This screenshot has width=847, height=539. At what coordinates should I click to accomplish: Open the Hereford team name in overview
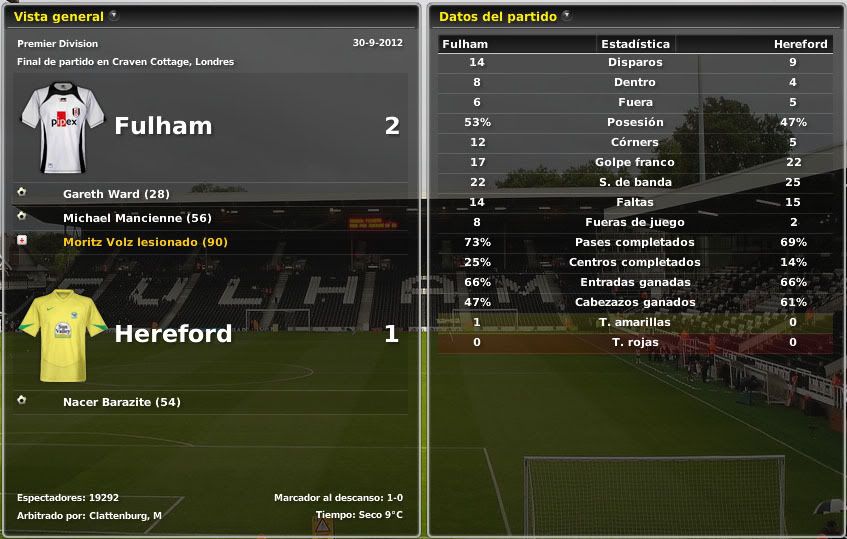pos(173,334)
